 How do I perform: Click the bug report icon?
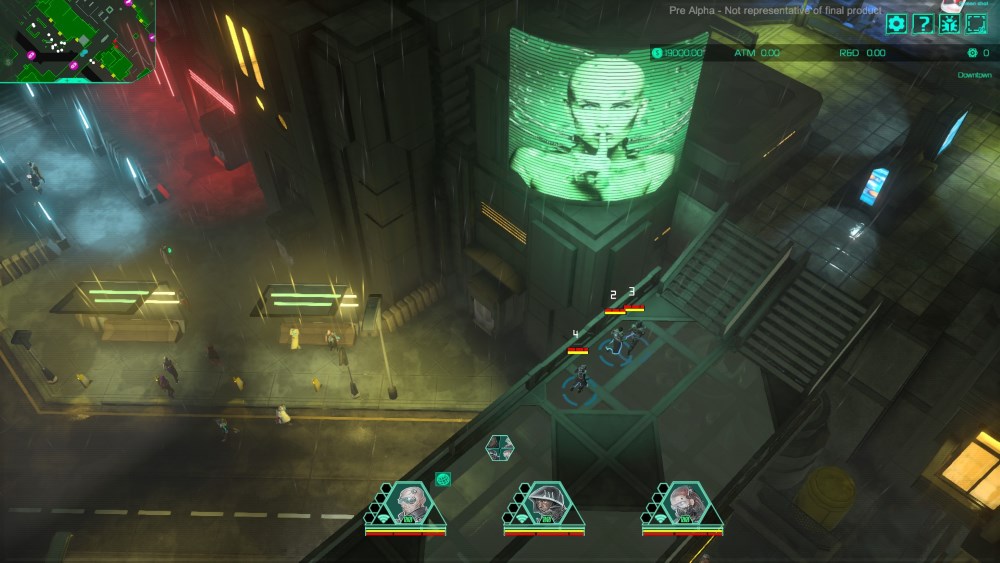pyautogui.click(x=949, y=24)
